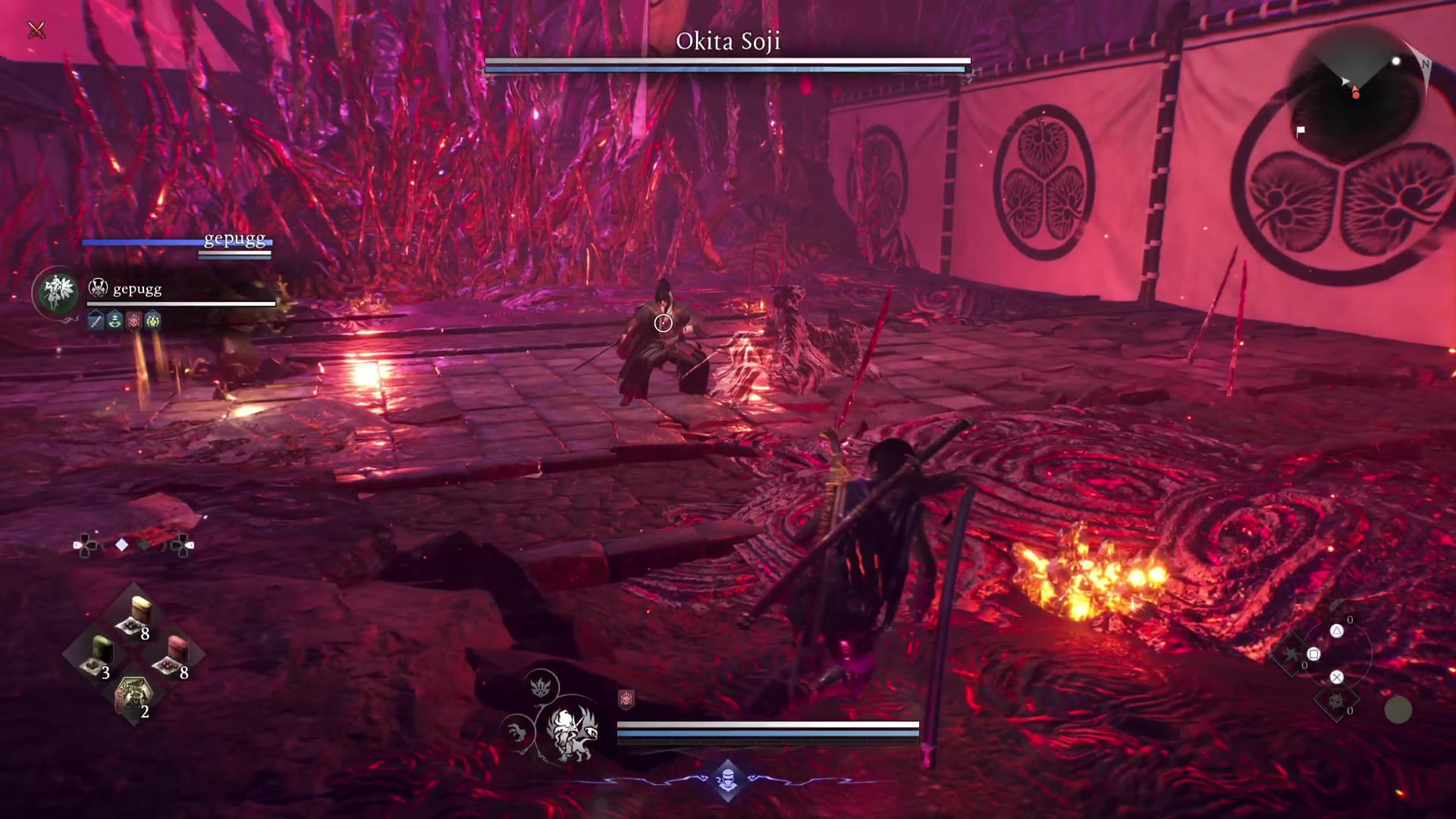
Task: Click the samurai helmet icon beside gepugg
Action: point(99,288)
